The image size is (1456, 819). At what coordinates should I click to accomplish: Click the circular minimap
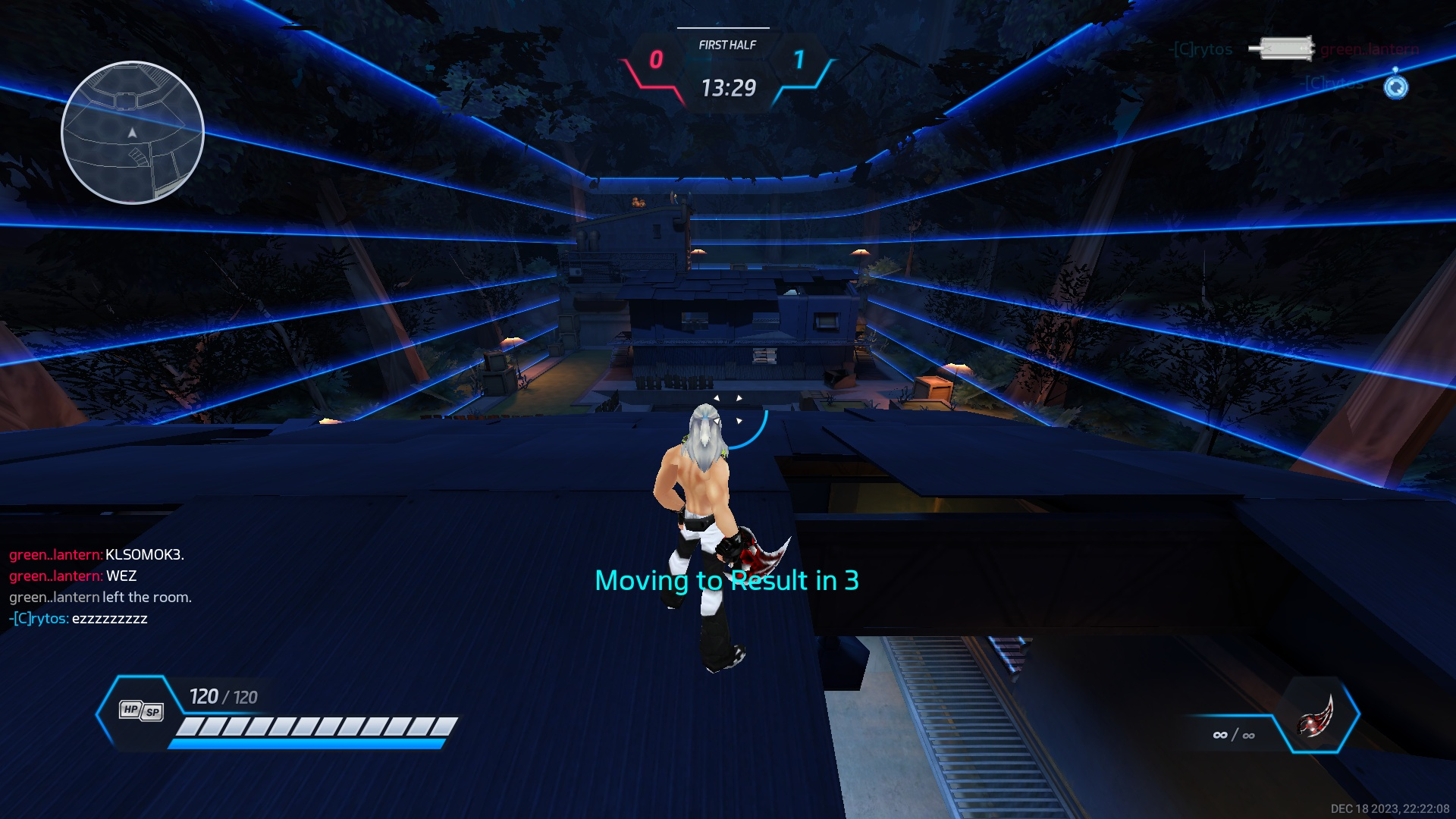133,133
